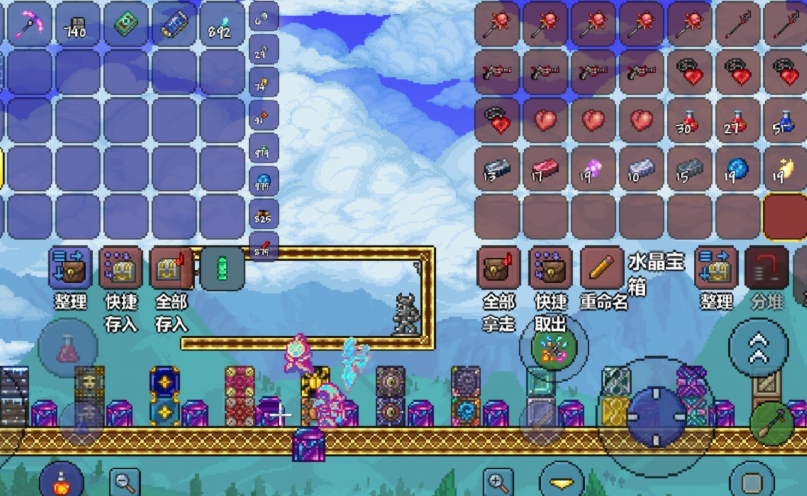
Task: Tap the double-arrow jump button
Action: click(758, 347)
